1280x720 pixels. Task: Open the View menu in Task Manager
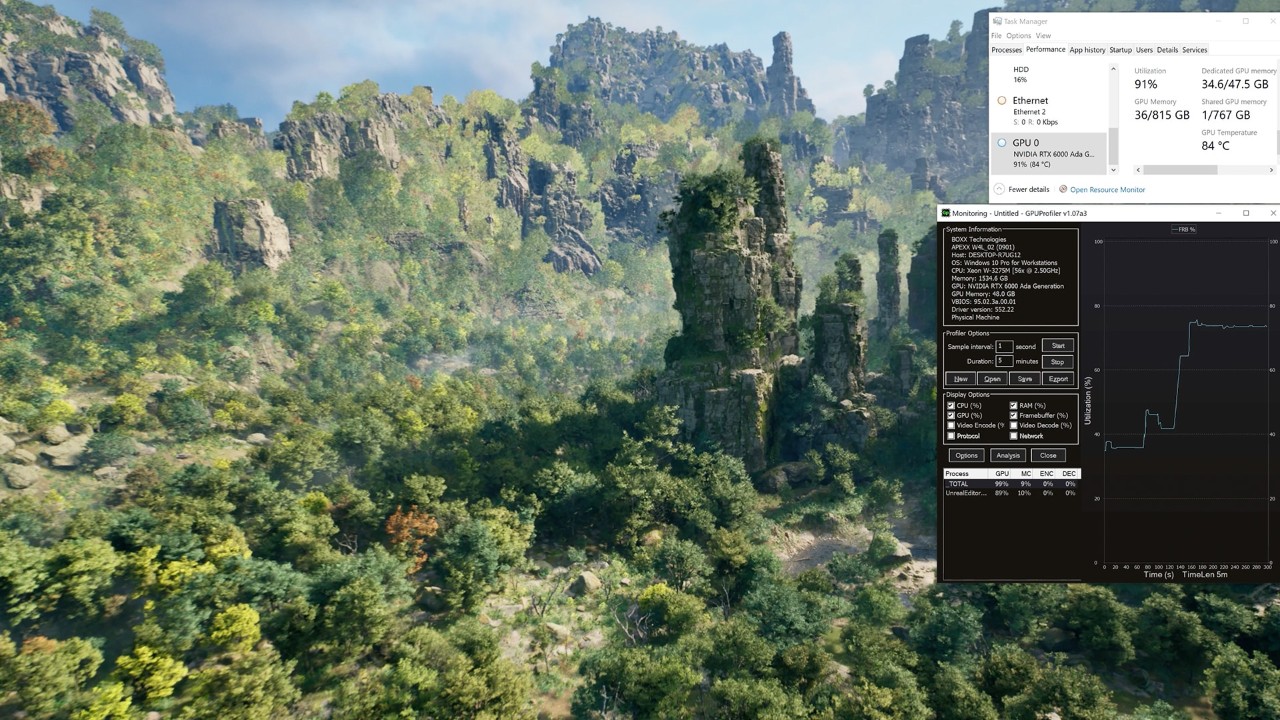tap(1043, 35)
